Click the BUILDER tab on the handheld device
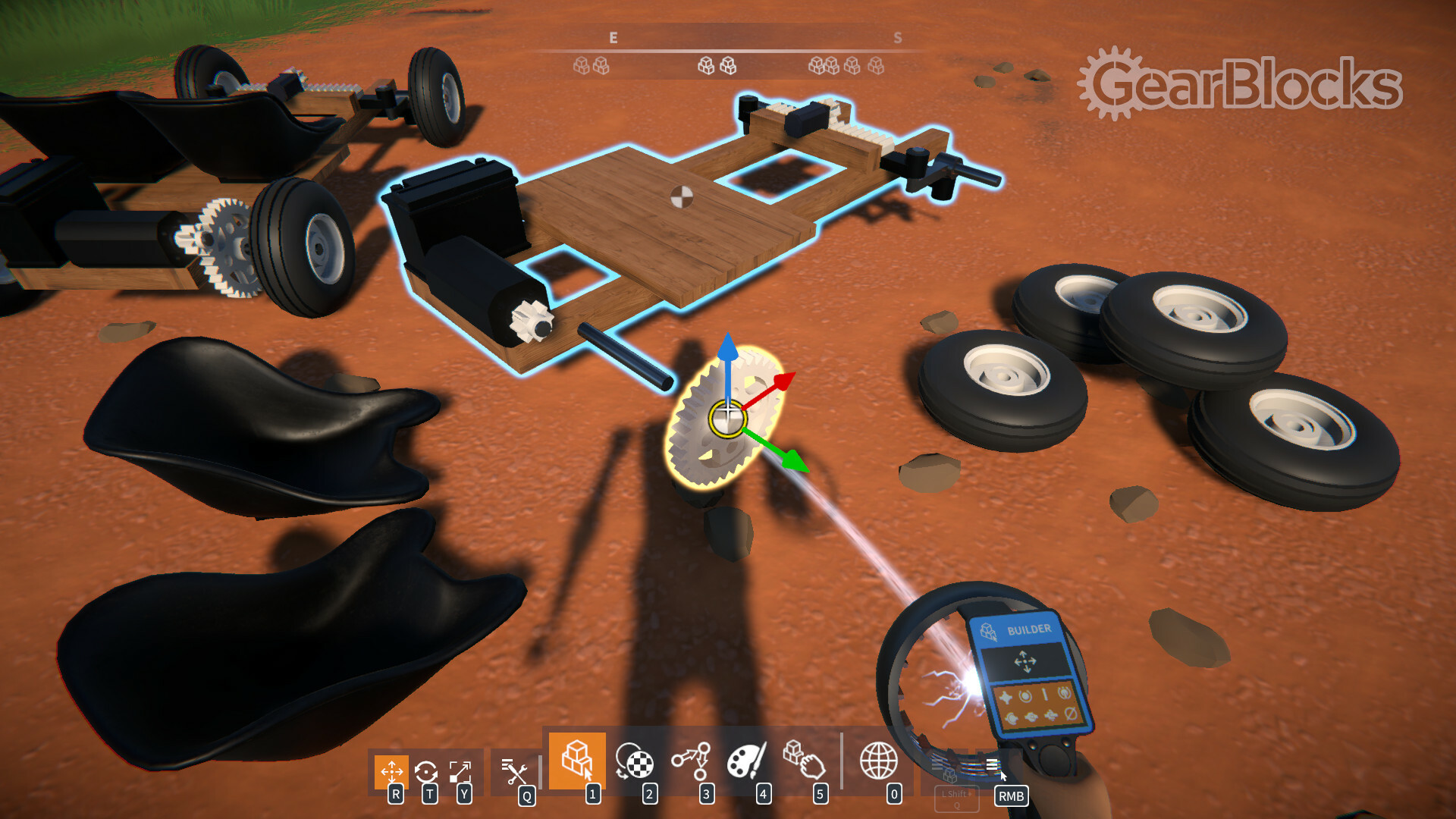This screenshot has width=1456, height=819. tap(1029, 628)
